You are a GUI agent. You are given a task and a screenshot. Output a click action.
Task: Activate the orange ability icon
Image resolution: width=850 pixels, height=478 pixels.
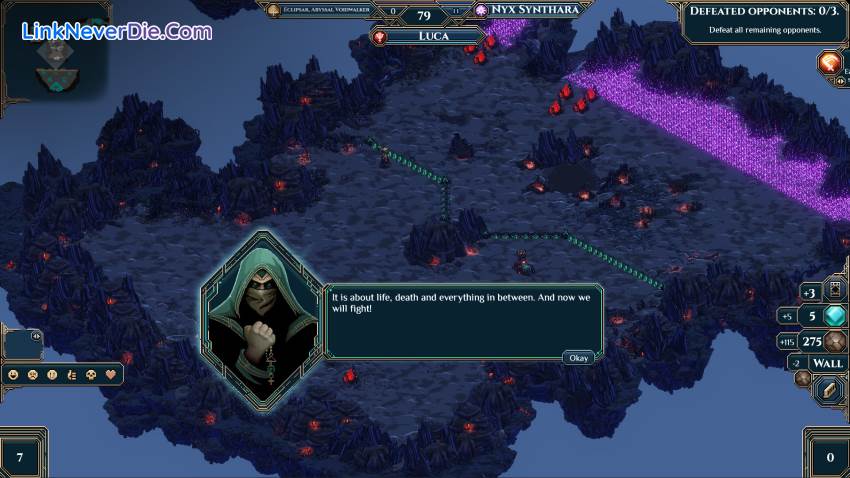click(831, 64)
